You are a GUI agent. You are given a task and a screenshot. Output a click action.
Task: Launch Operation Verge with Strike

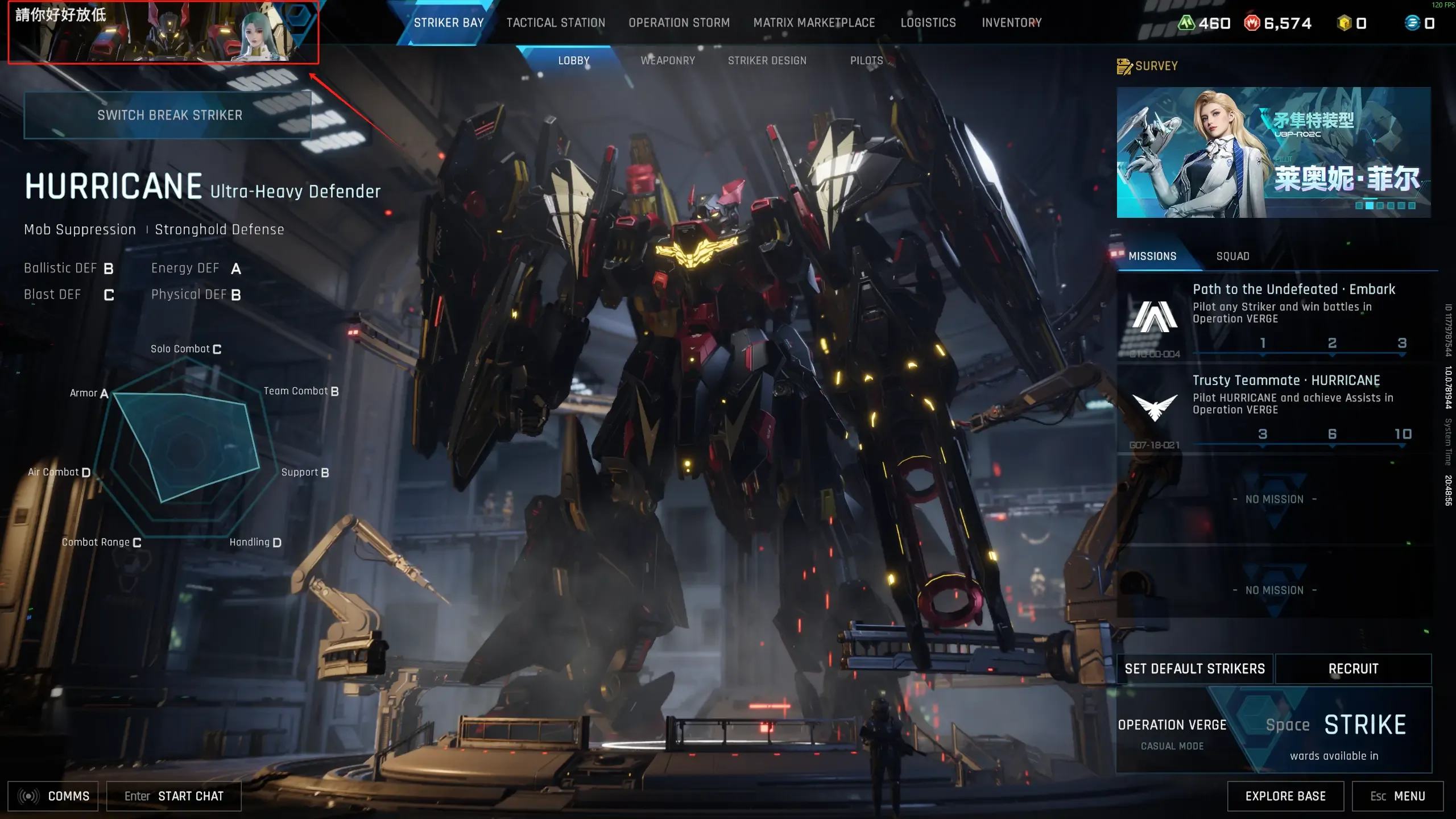(1364, 726)
